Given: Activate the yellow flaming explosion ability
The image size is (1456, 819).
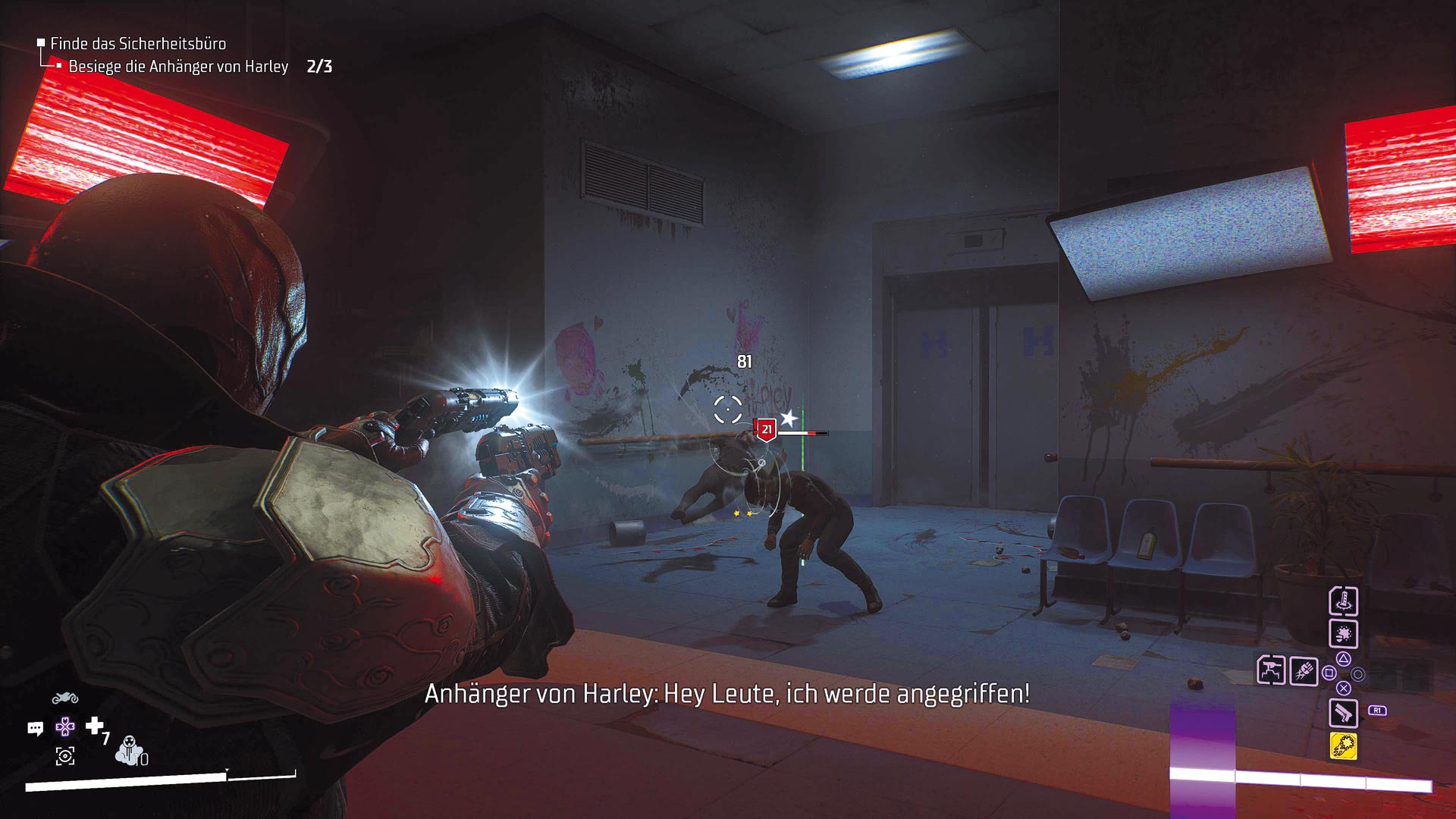Looking at the screenshot, I should [1343, 746].
